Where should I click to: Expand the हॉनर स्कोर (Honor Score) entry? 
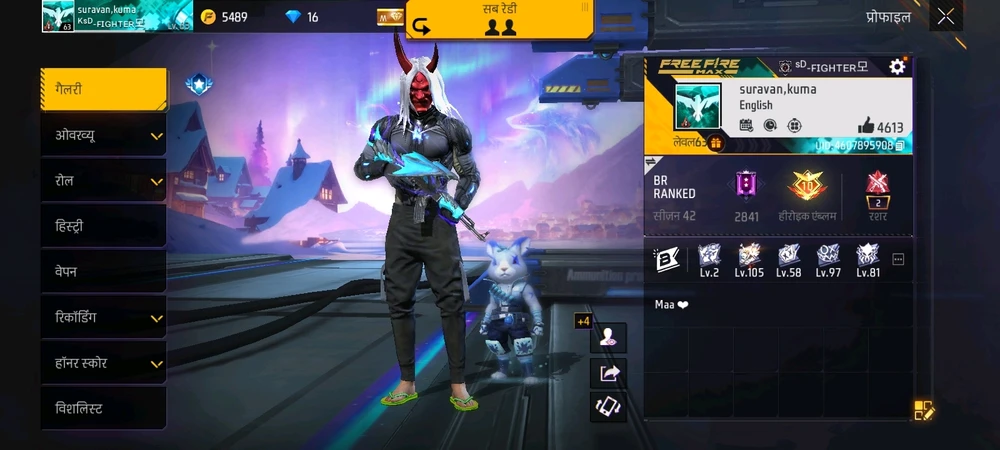[x=103, y=363]
